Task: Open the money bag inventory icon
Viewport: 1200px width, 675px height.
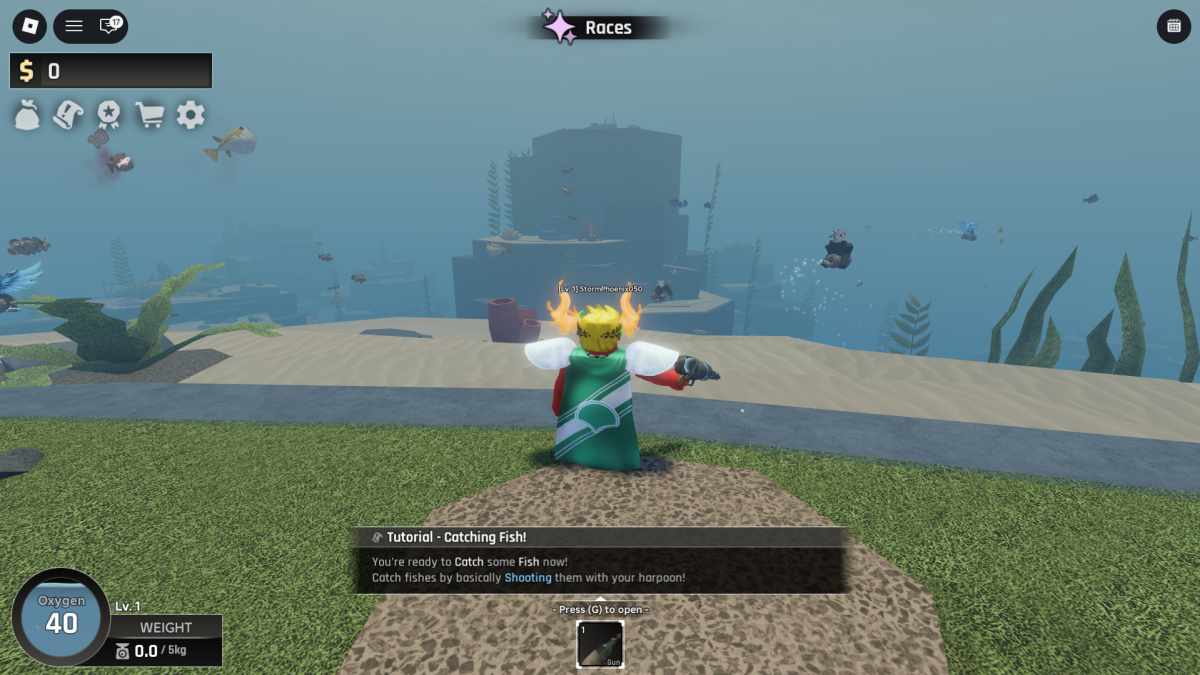Action: (27, 115)
